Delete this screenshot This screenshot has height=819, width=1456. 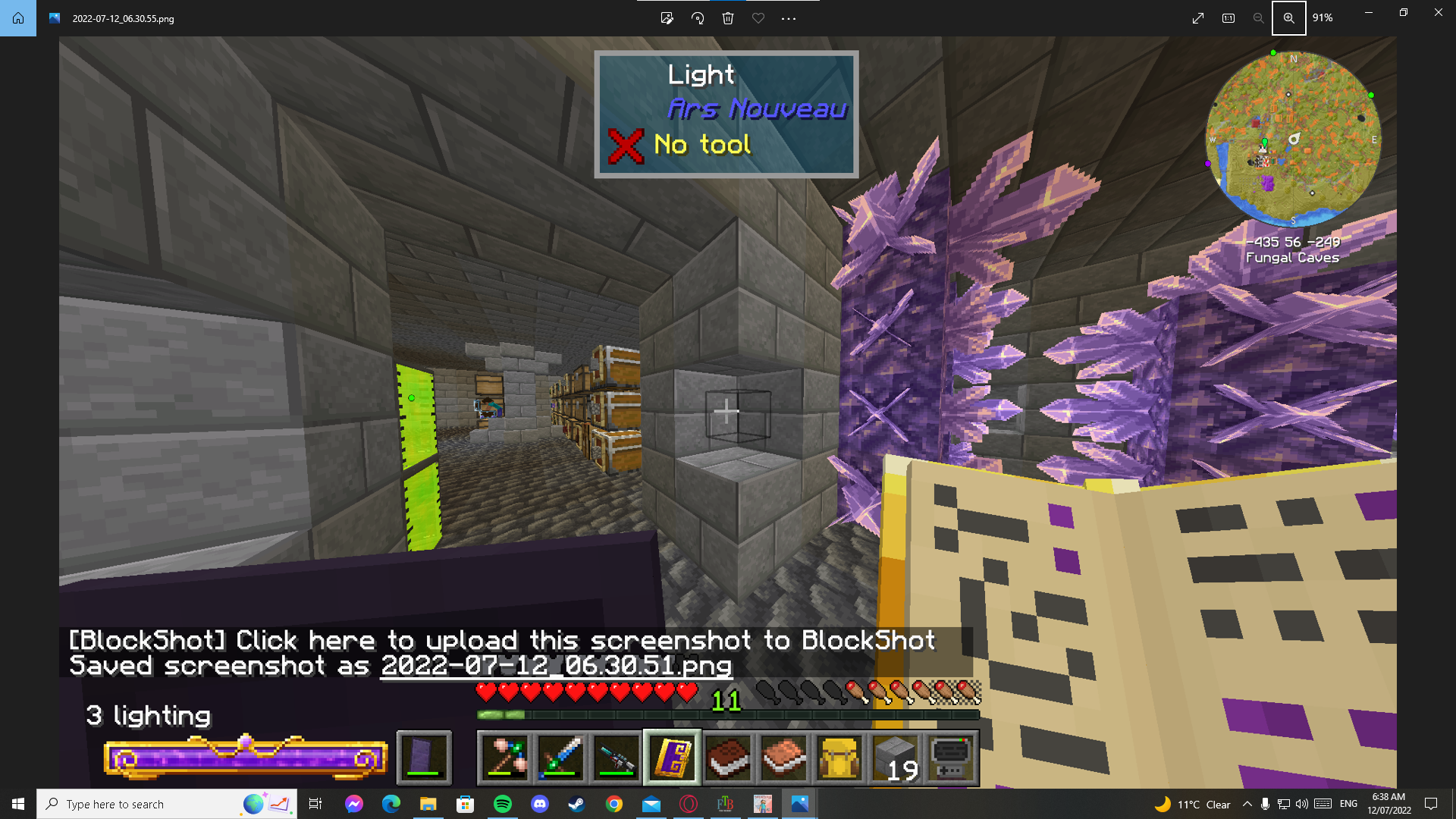point(728,18)
